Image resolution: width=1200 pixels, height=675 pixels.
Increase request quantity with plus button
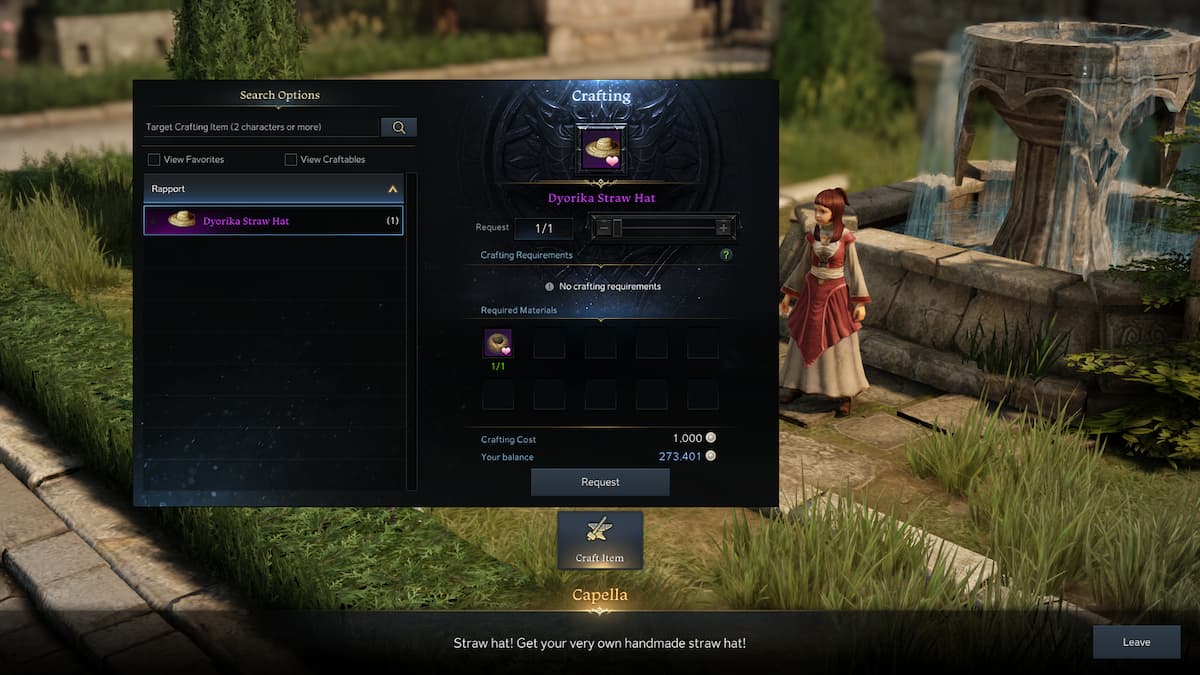pyautogui.click(x=723, y=228)
